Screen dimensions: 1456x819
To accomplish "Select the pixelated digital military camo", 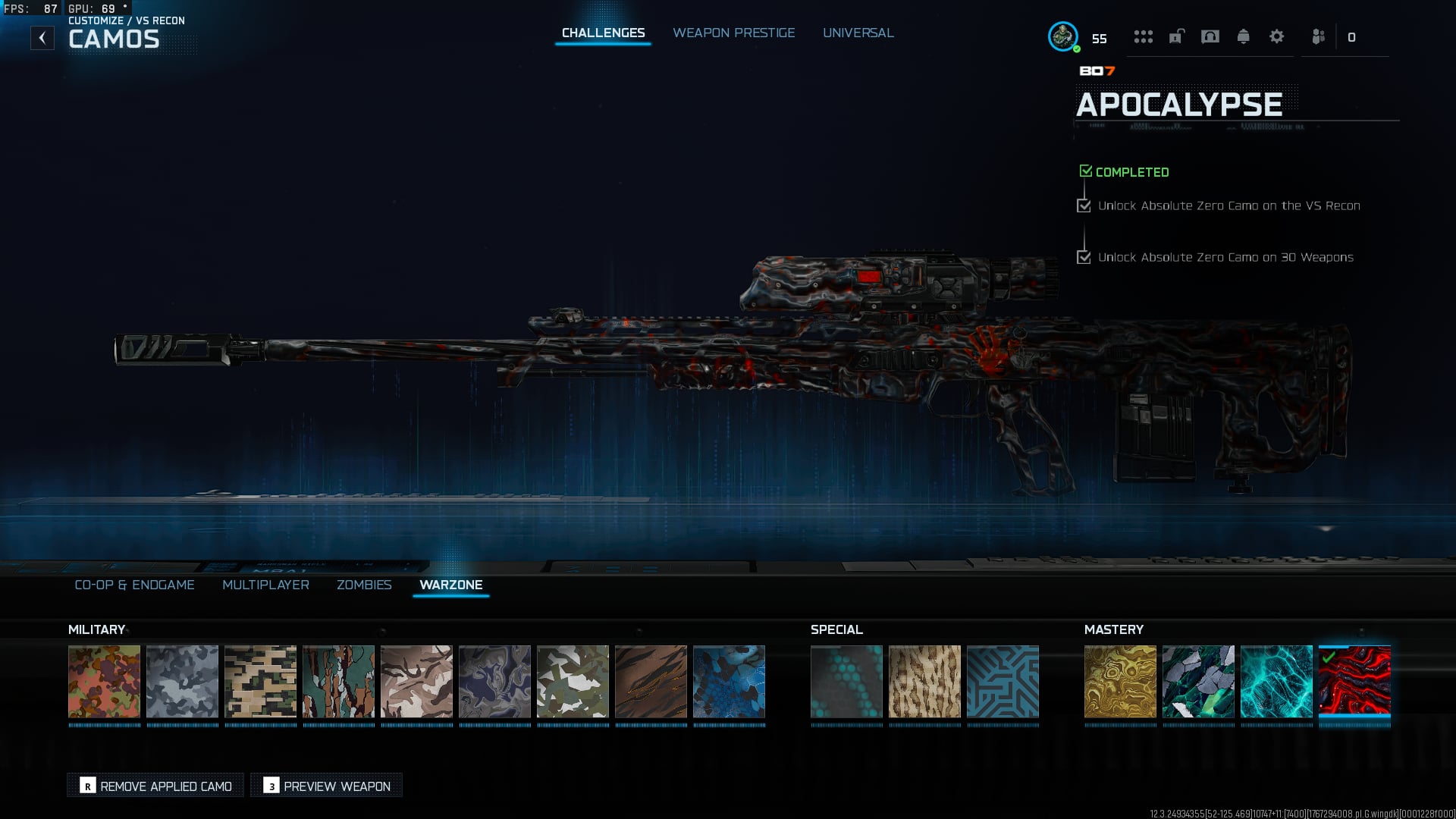I will [x=260, y=681].
